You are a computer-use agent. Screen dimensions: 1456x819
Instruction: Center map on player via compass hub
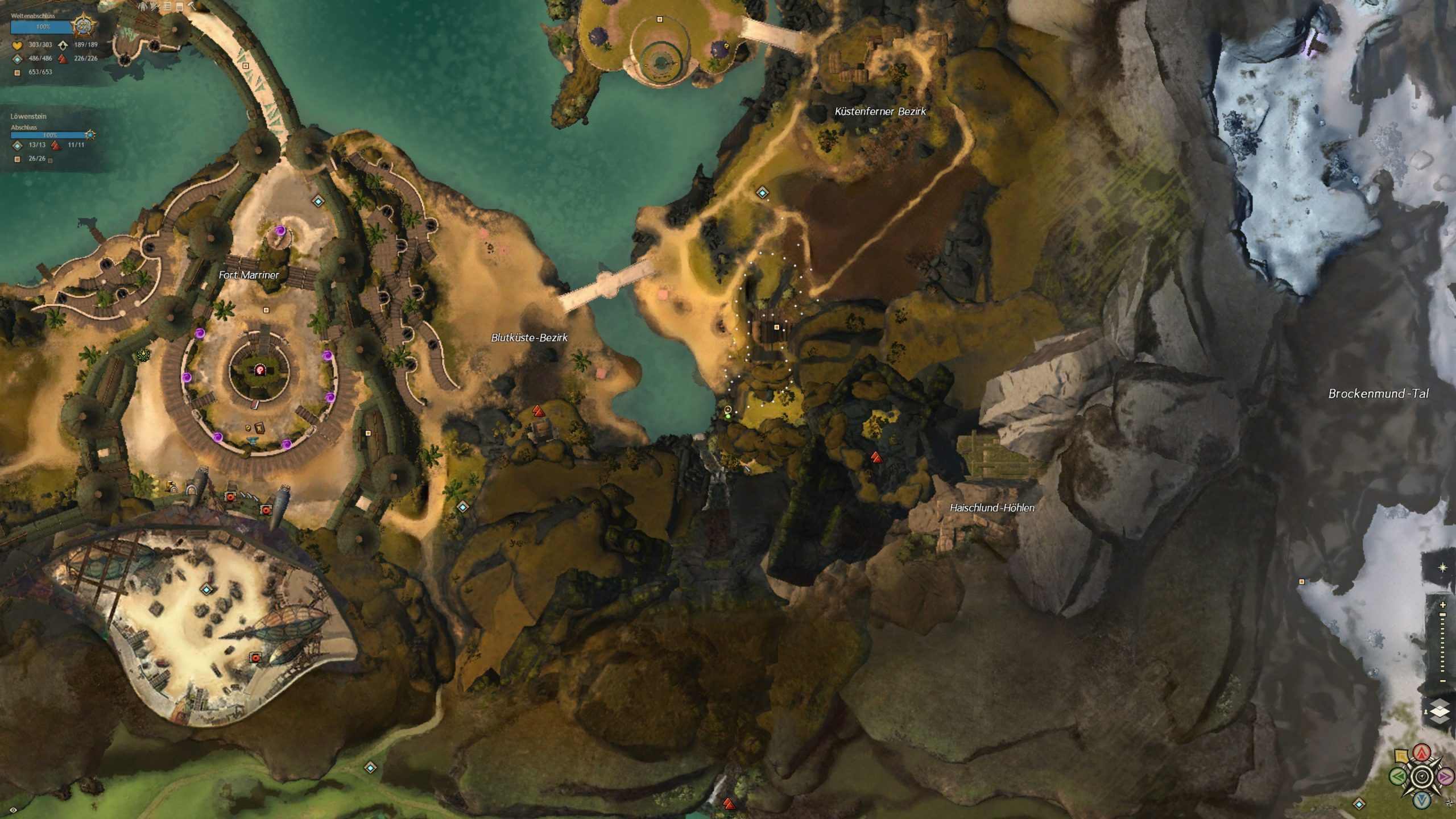1422,776
